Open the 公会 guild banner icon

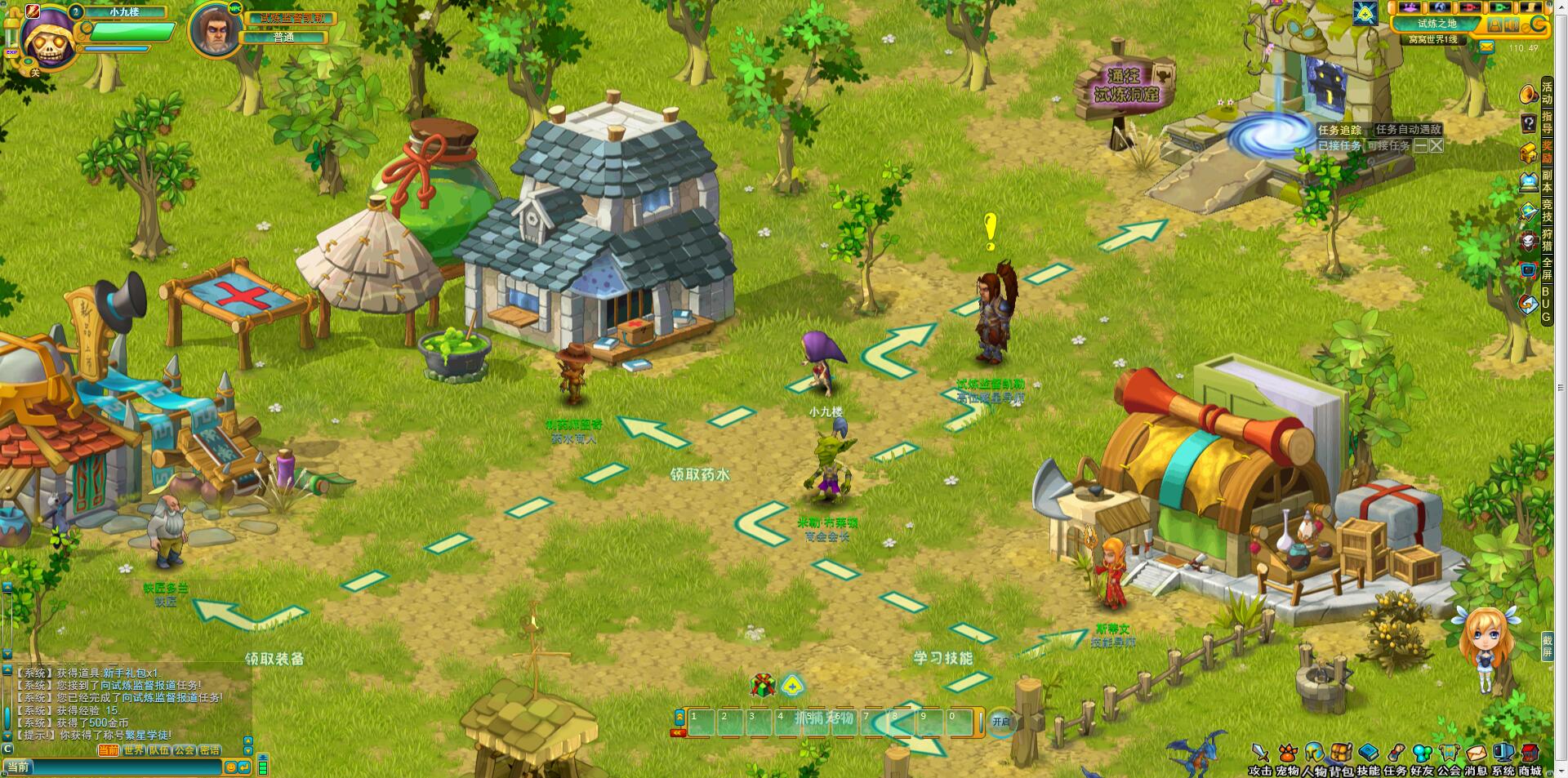1450,753
